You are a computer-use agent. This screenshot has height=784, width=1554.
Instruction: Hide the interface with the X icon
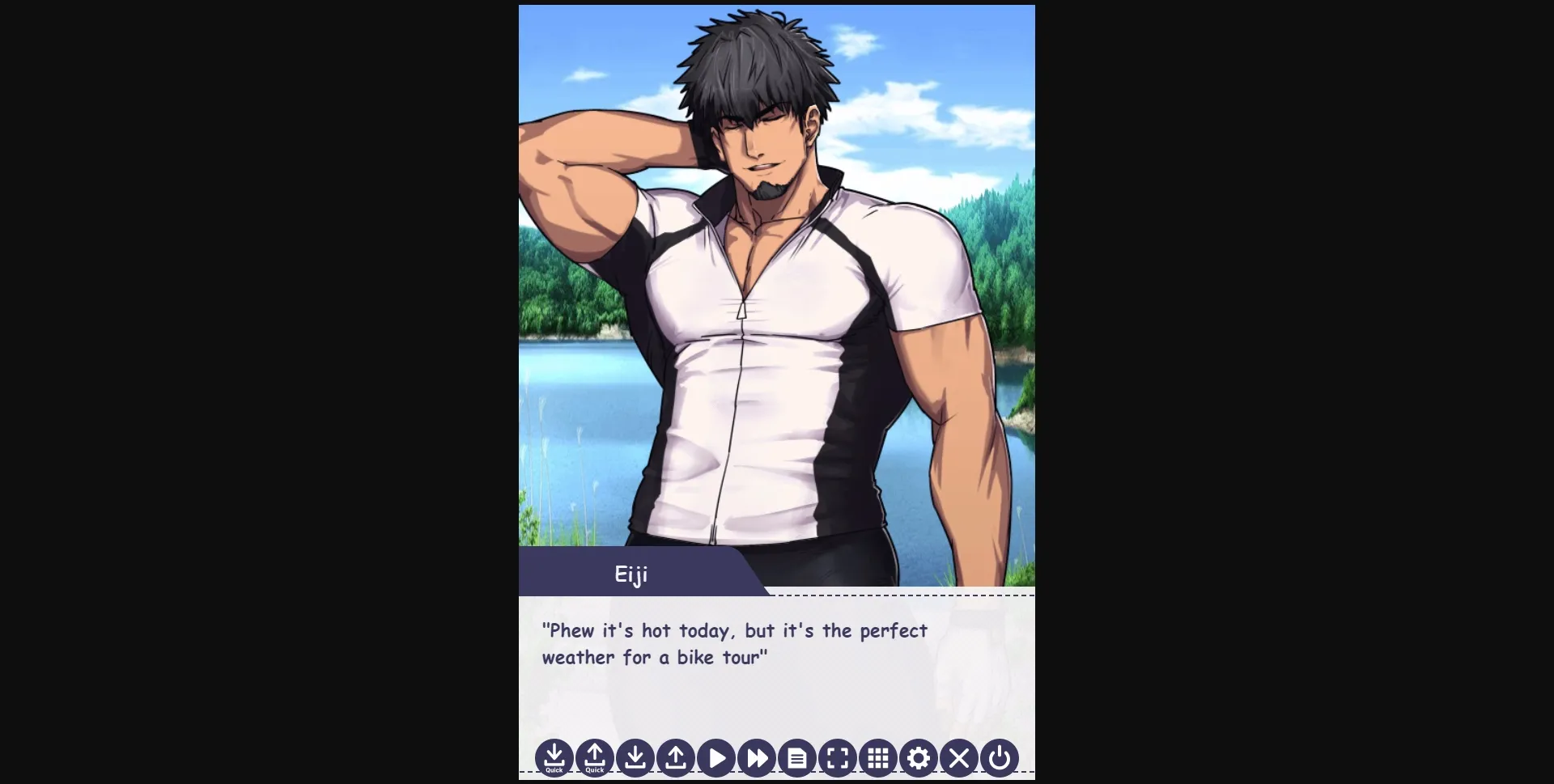tap(959, 758)
